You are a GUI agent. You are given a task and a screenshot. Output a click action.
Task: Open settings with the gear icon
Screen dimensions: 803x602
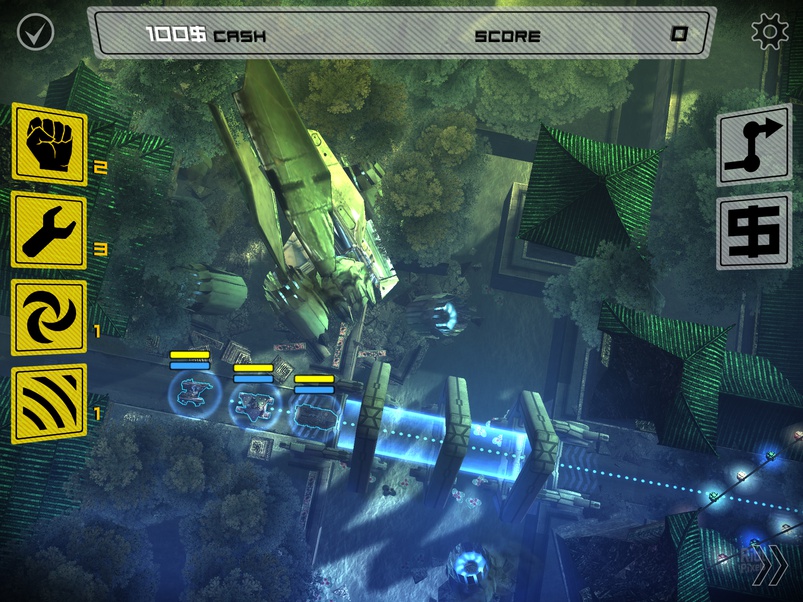pyautogui.click(x=769, y=32)
